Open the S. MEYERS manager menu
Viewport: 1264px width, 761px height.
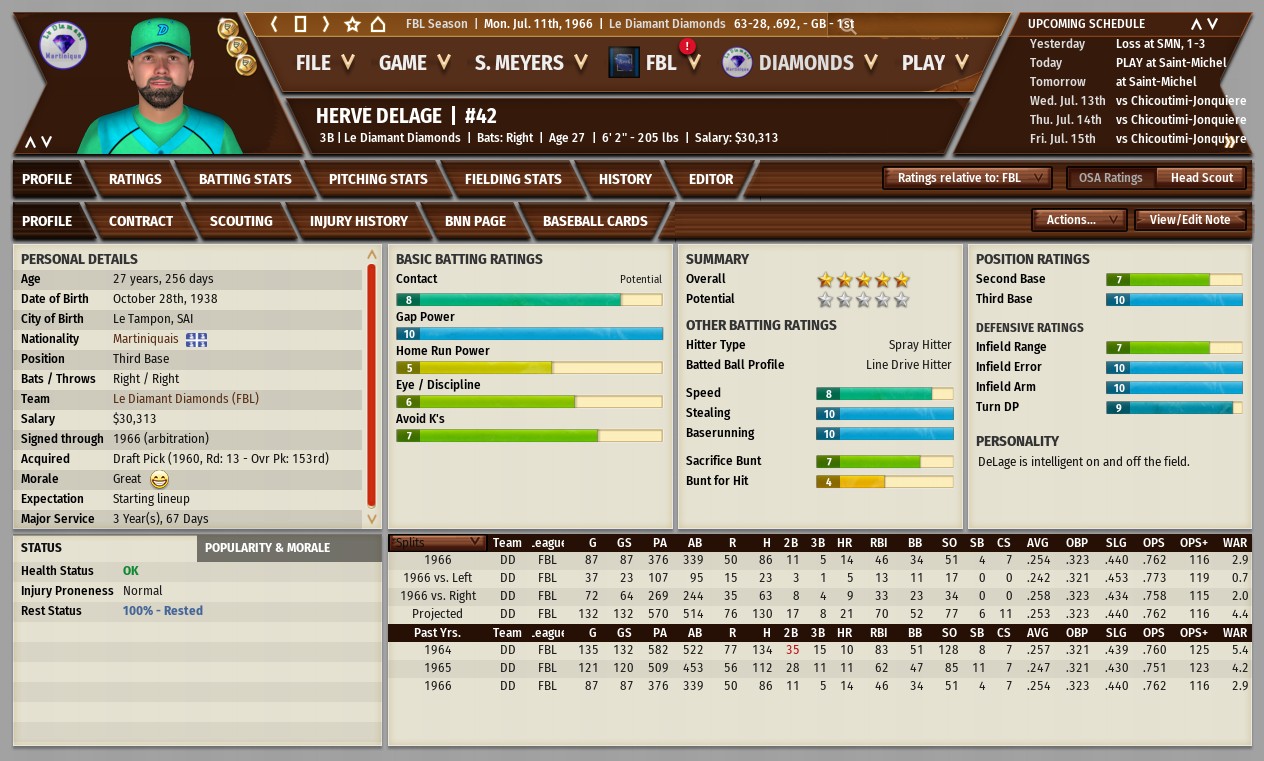(x=530, y=63)
